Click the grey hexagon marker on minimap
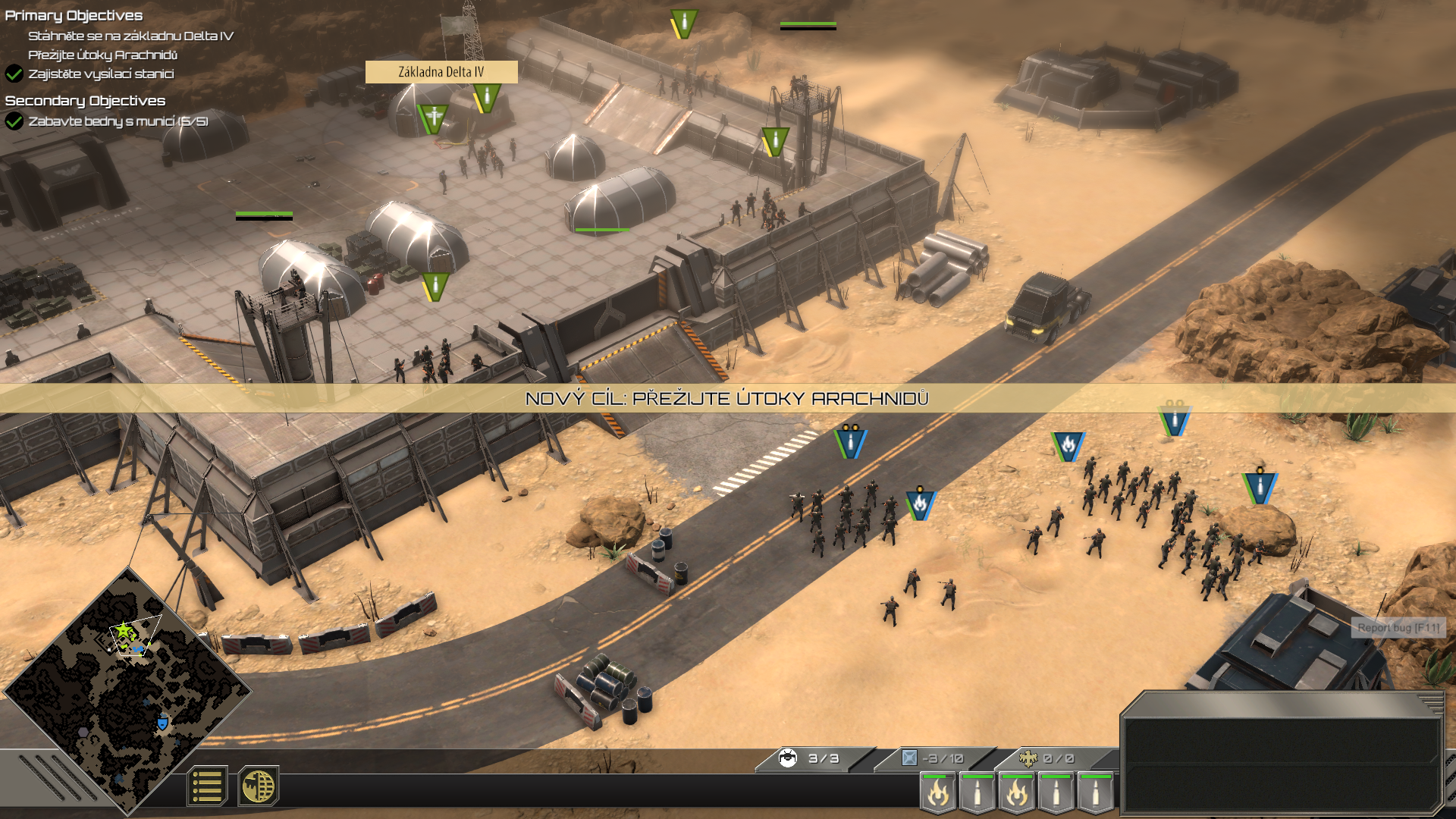 [83, 732]
